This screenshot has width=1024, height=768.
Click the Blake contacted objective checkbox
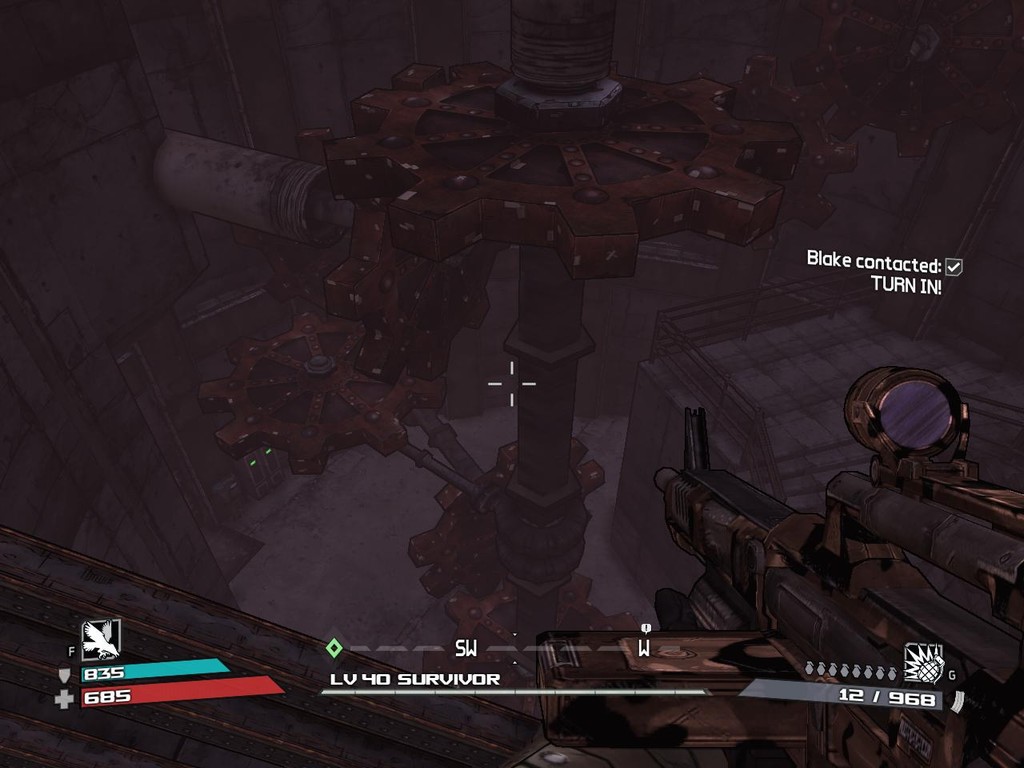954,266
